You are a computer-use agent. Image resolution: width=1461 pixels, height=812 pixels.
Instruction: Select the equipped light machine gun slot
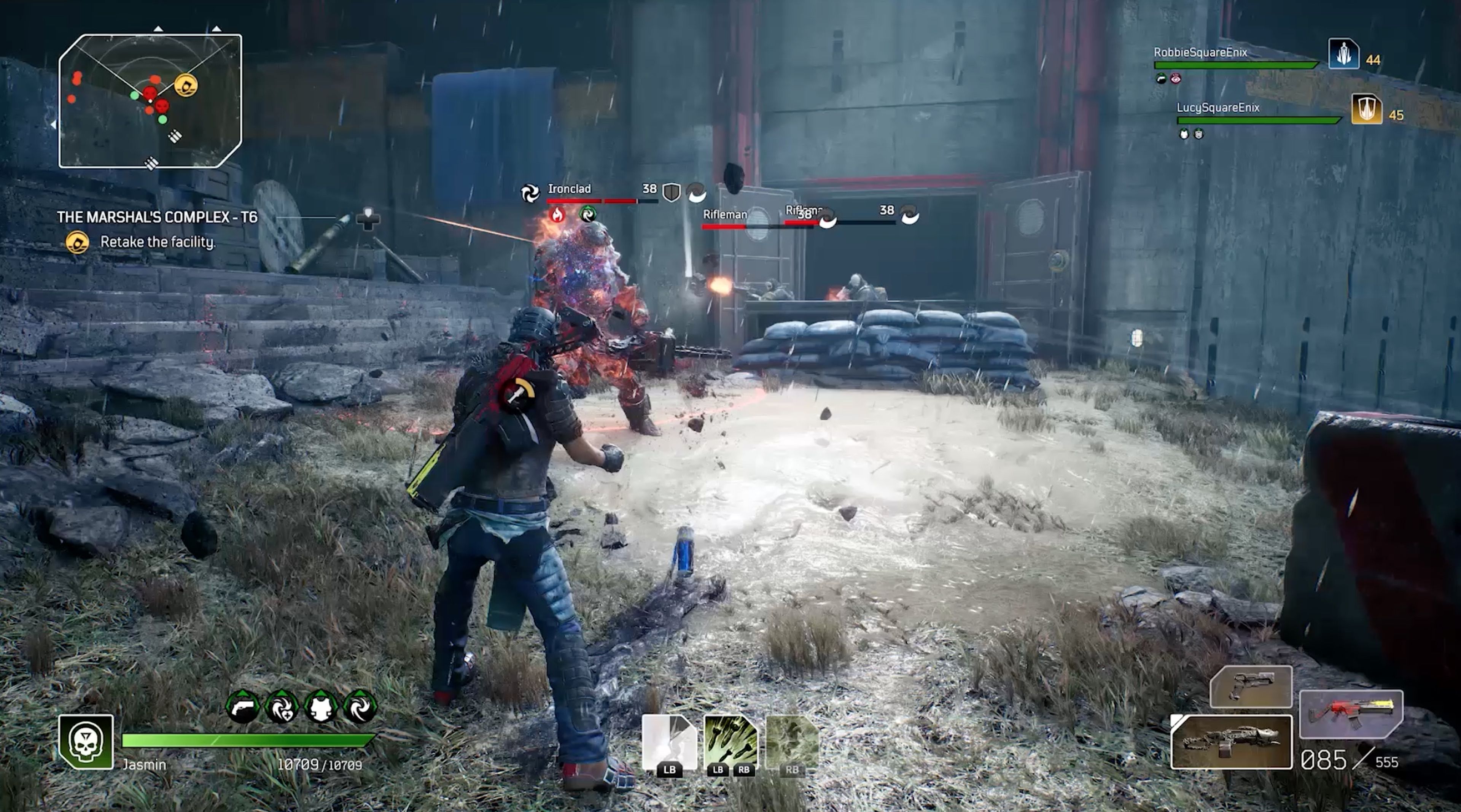tap(1231, 742)
